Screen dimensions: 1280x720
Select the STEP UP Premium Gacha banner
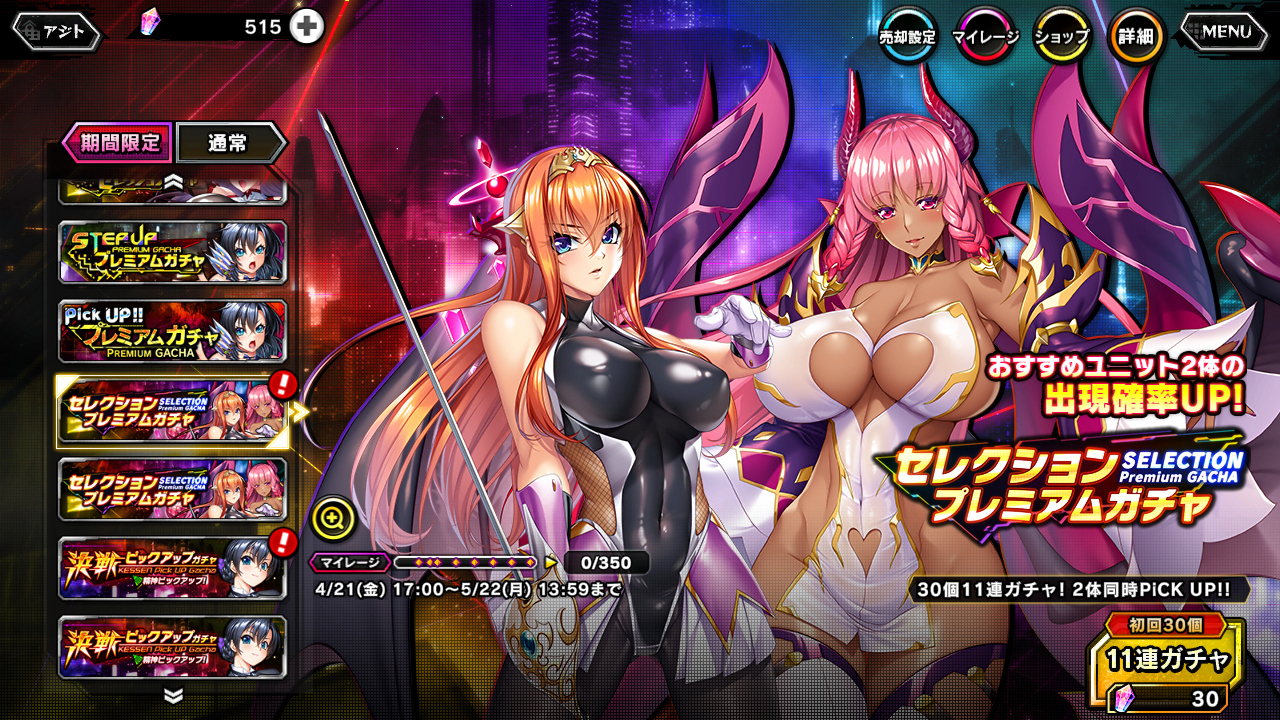[172, 252]
